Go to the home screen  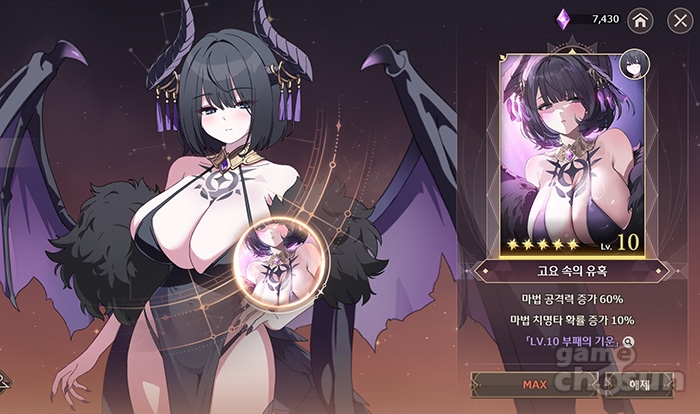point(641,19)
